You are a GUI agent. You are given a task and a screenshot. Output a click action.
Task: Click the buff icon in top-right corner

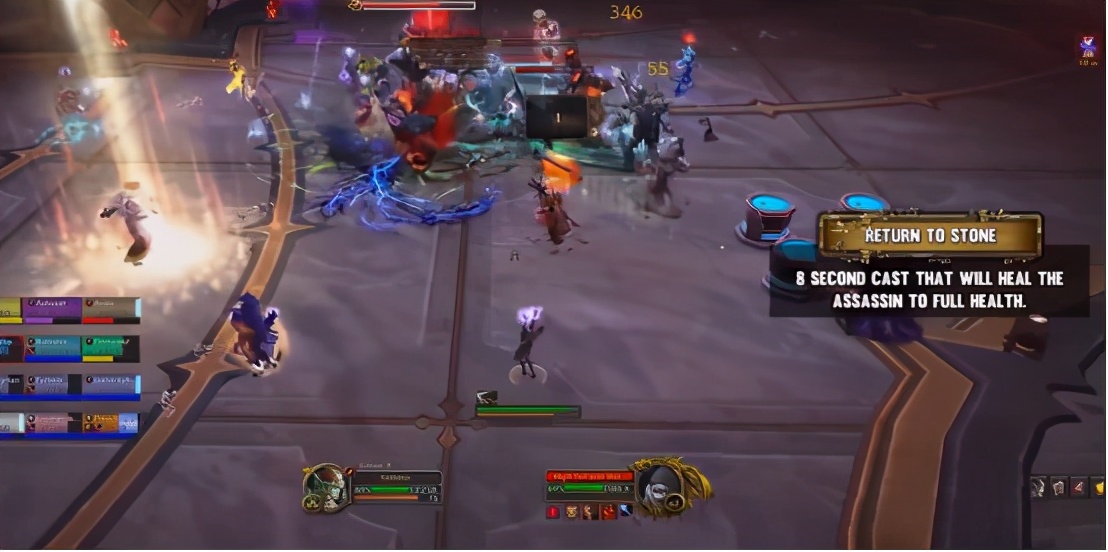point(1087,47)
